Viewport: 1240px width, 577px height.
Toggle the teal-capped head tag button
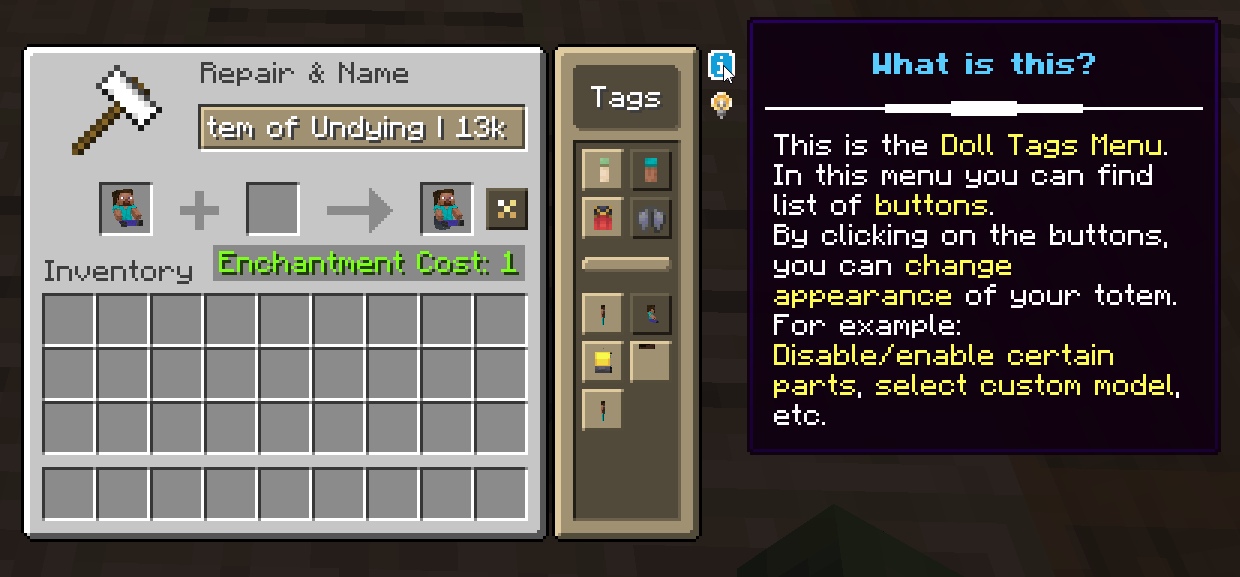[651, 170]
